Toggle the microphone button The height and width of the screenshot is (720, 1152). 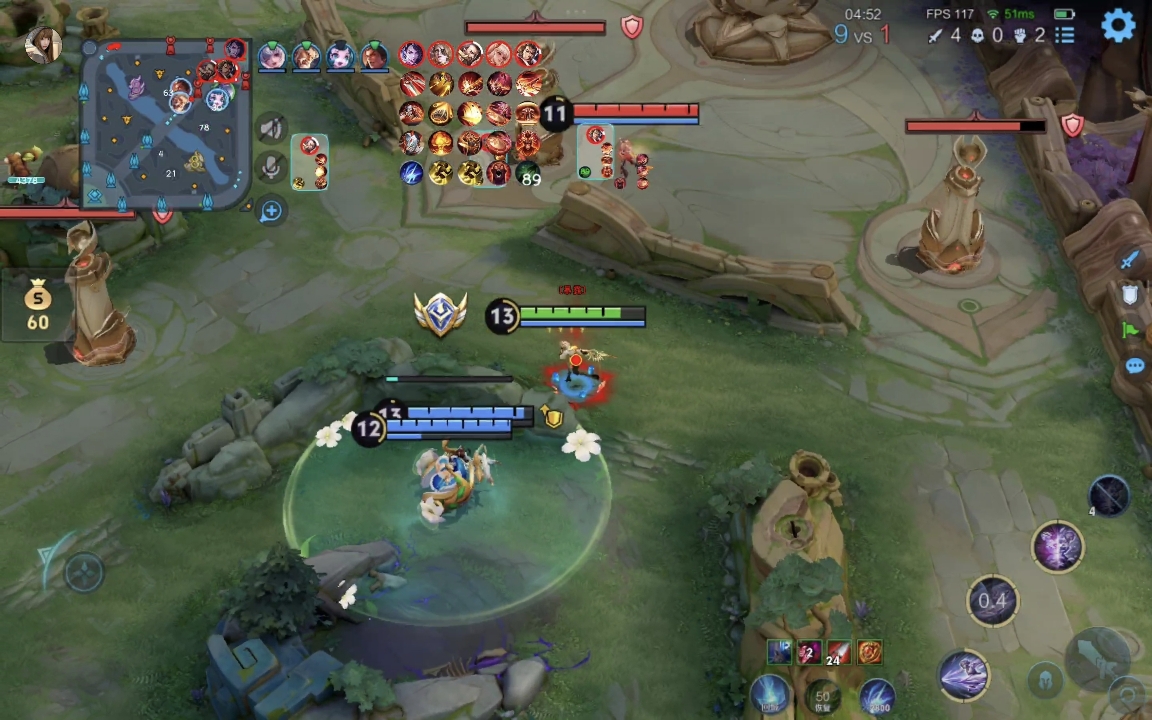(x=271, y=167)
